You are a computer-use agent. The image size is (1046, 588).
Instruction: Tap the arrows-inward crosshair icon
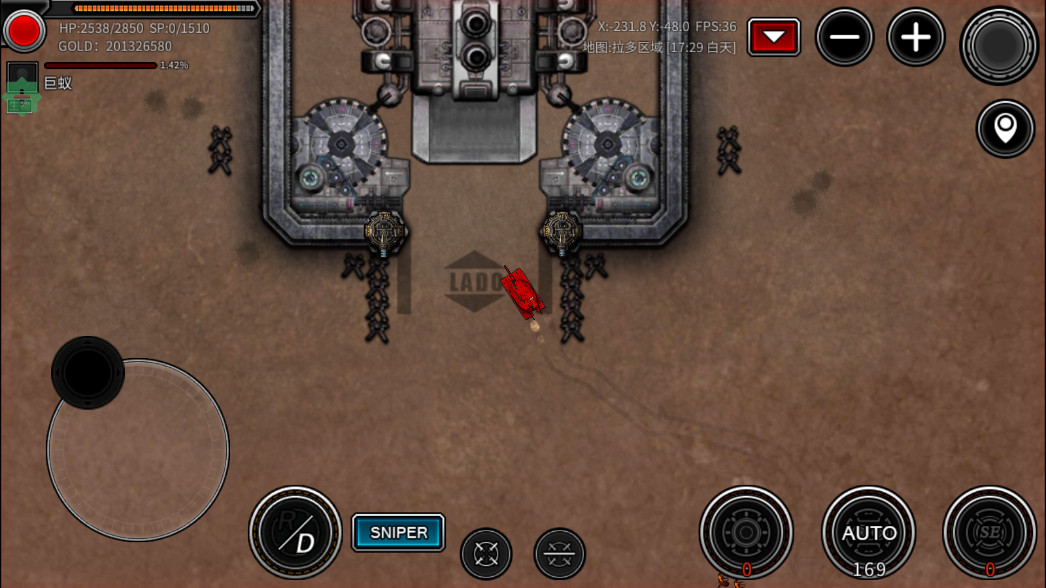(x=486, y=553)
